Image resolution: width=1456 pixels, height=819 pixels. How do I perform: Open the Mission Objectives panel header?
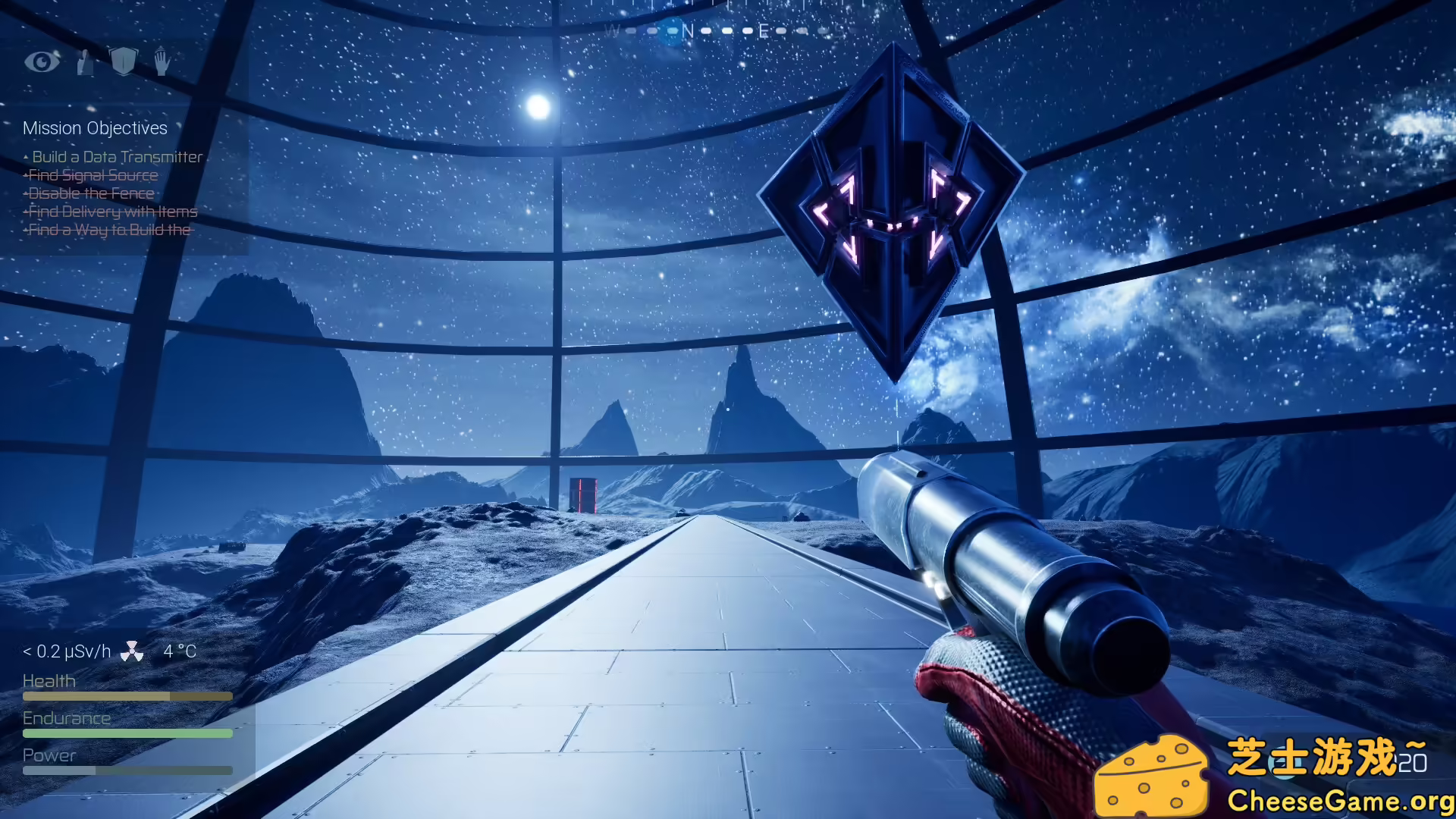coord(95,127)
